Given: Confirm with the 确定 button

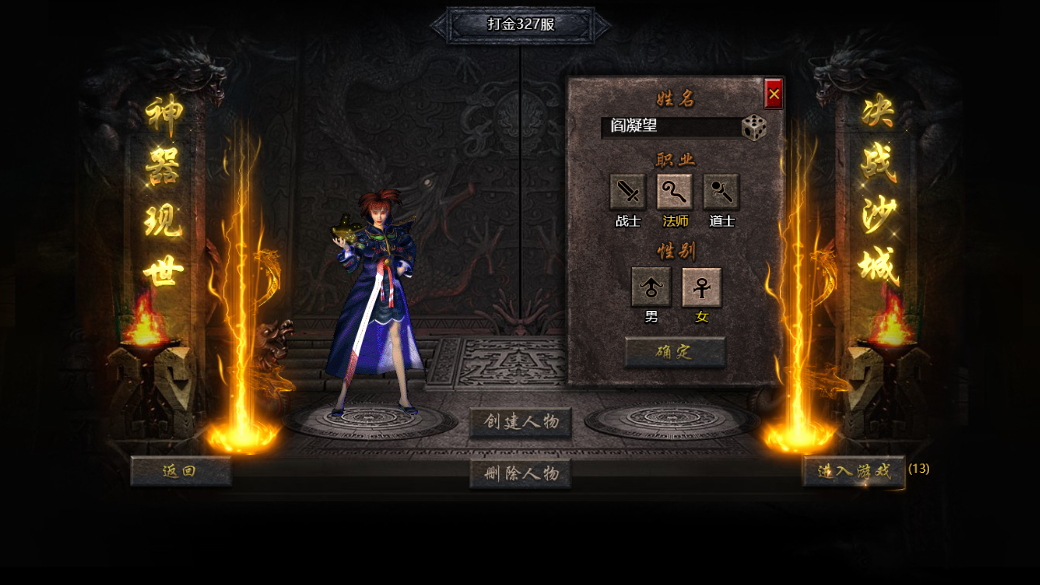Looking at the screenshot, I should click(x=675, y=352).
